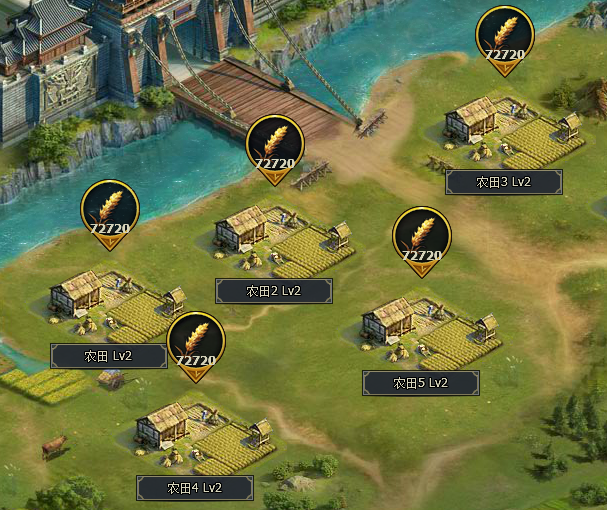Collect the wheat bubble above 农田3
The image size is (607, 510).
coord(505,40)
